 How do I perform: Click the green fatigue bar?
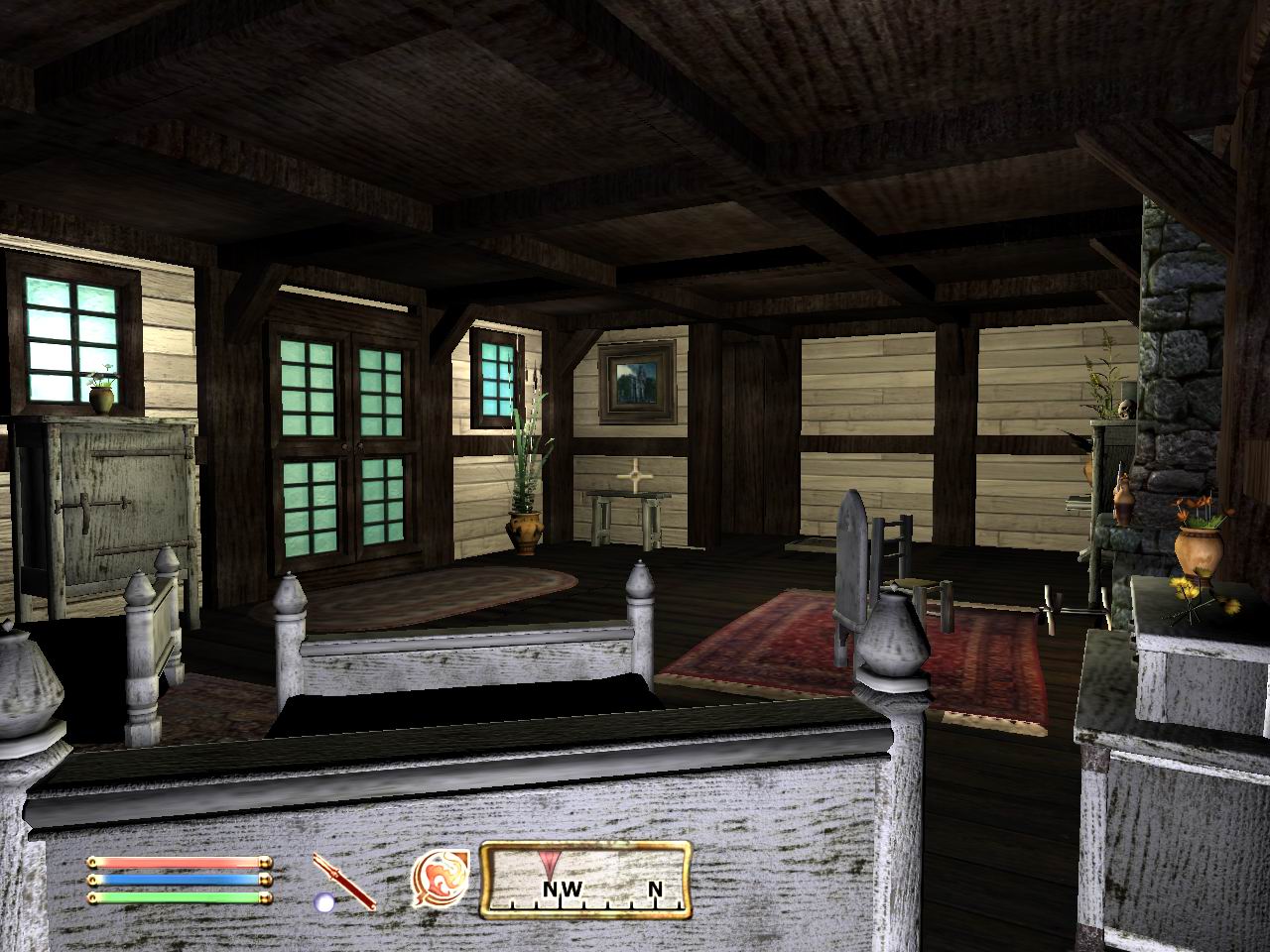[179, 898]
